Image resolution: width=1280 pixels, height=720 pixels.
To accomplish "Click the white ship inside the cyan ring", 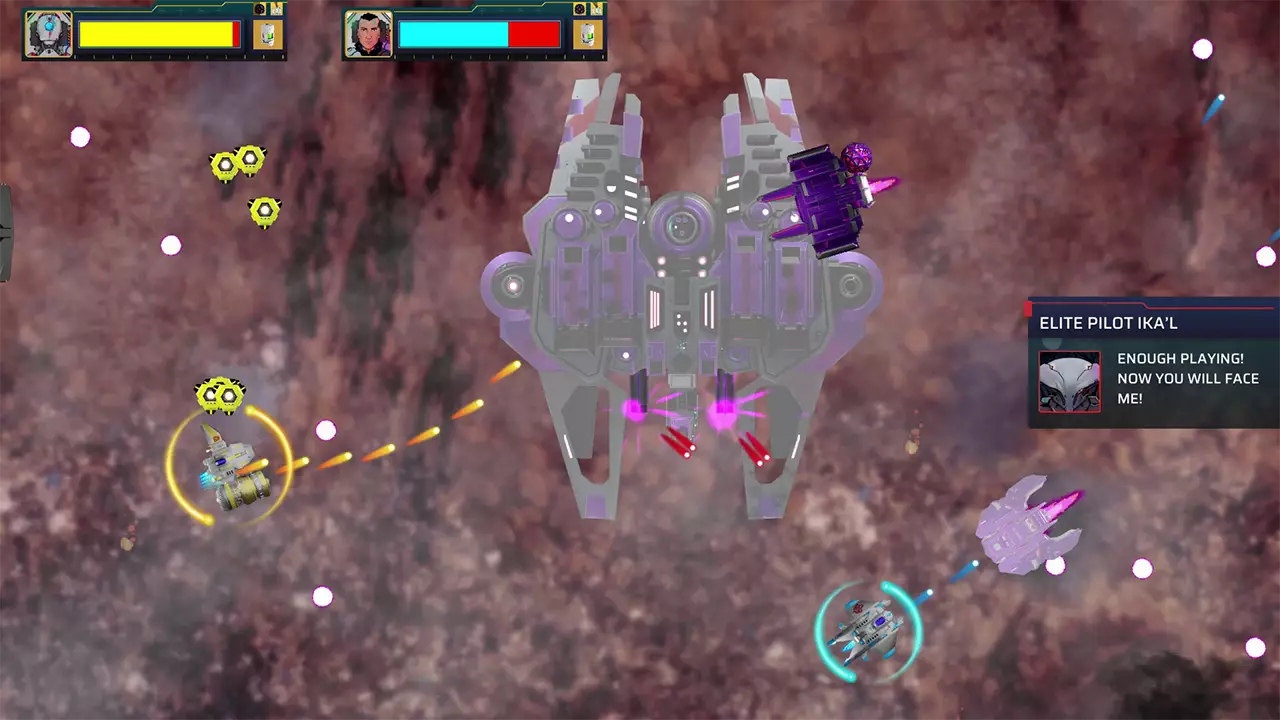I will click(x=868, y=628).
